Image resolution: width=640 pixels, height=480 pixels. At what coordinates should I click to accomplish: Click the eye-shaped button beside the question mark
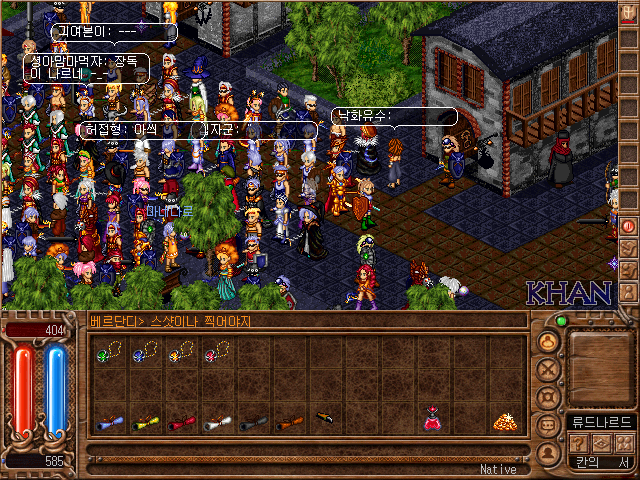tap(601, 443)
